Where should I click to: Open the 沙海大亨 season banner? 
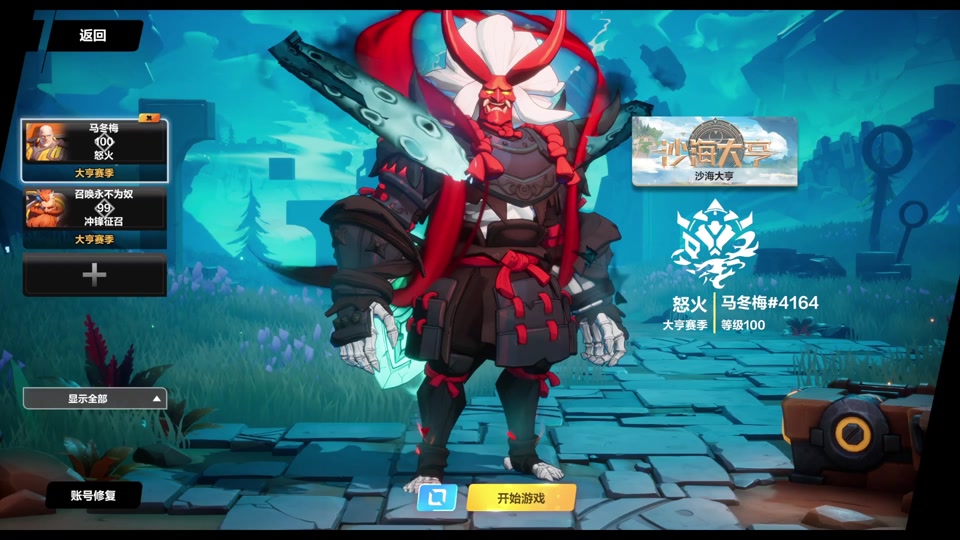[x=714, y=151]
